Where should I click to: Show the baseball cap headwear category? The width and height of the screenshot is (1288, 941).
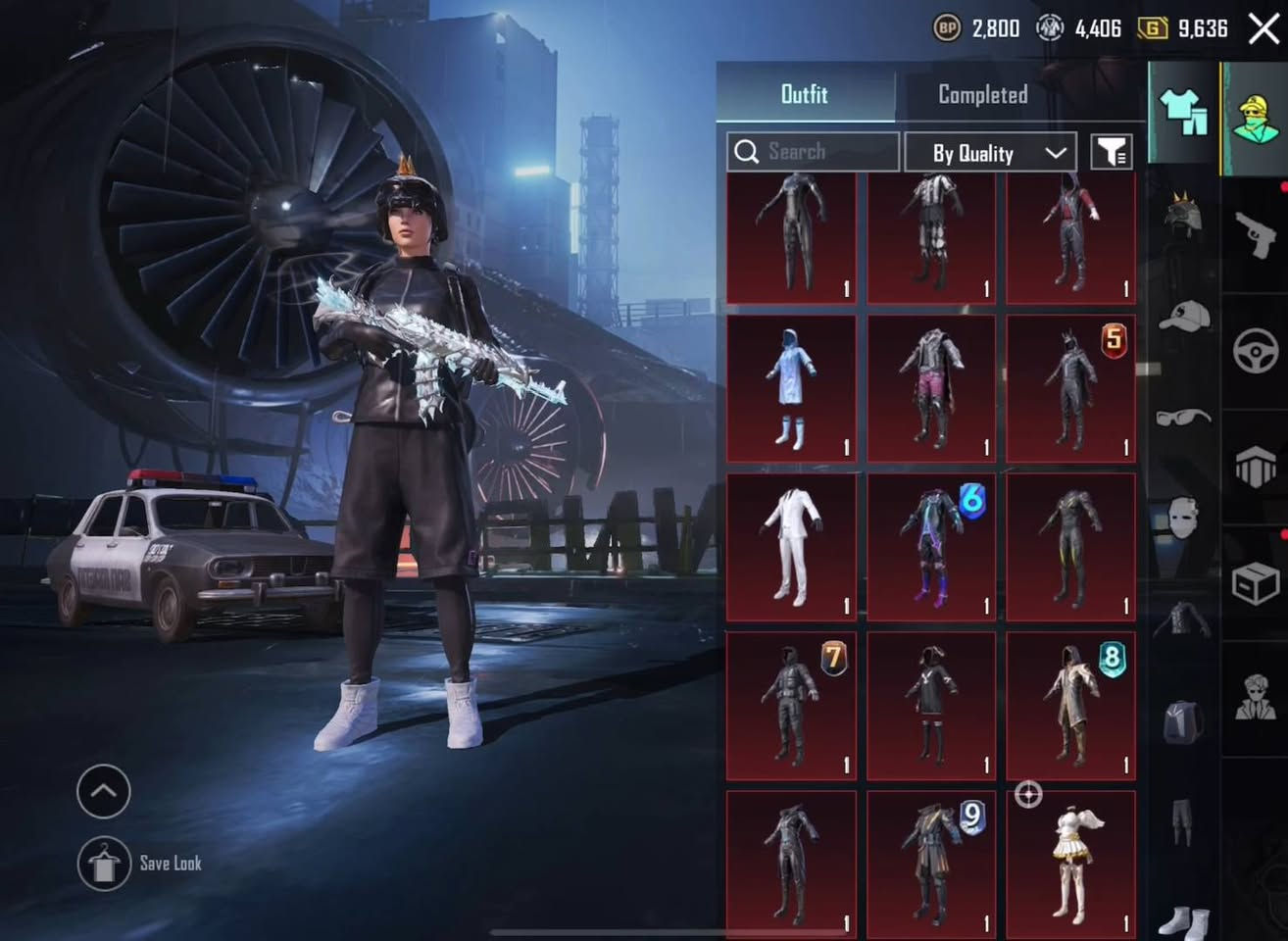pos(1184,317)
